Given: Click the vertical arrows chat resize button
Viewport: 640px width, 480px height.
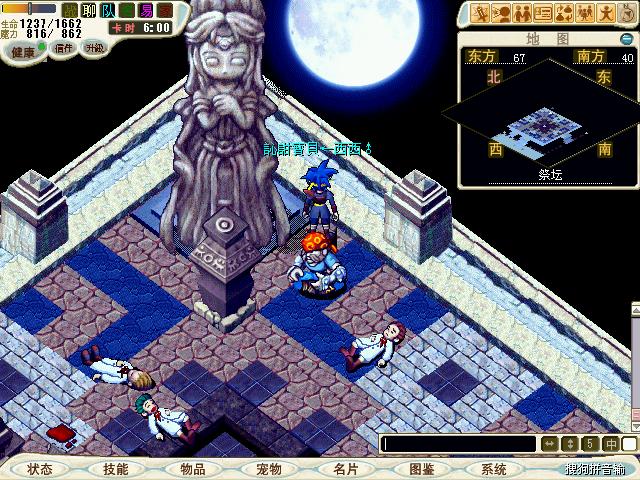Looking at the screenshot, I should [570, 443].
